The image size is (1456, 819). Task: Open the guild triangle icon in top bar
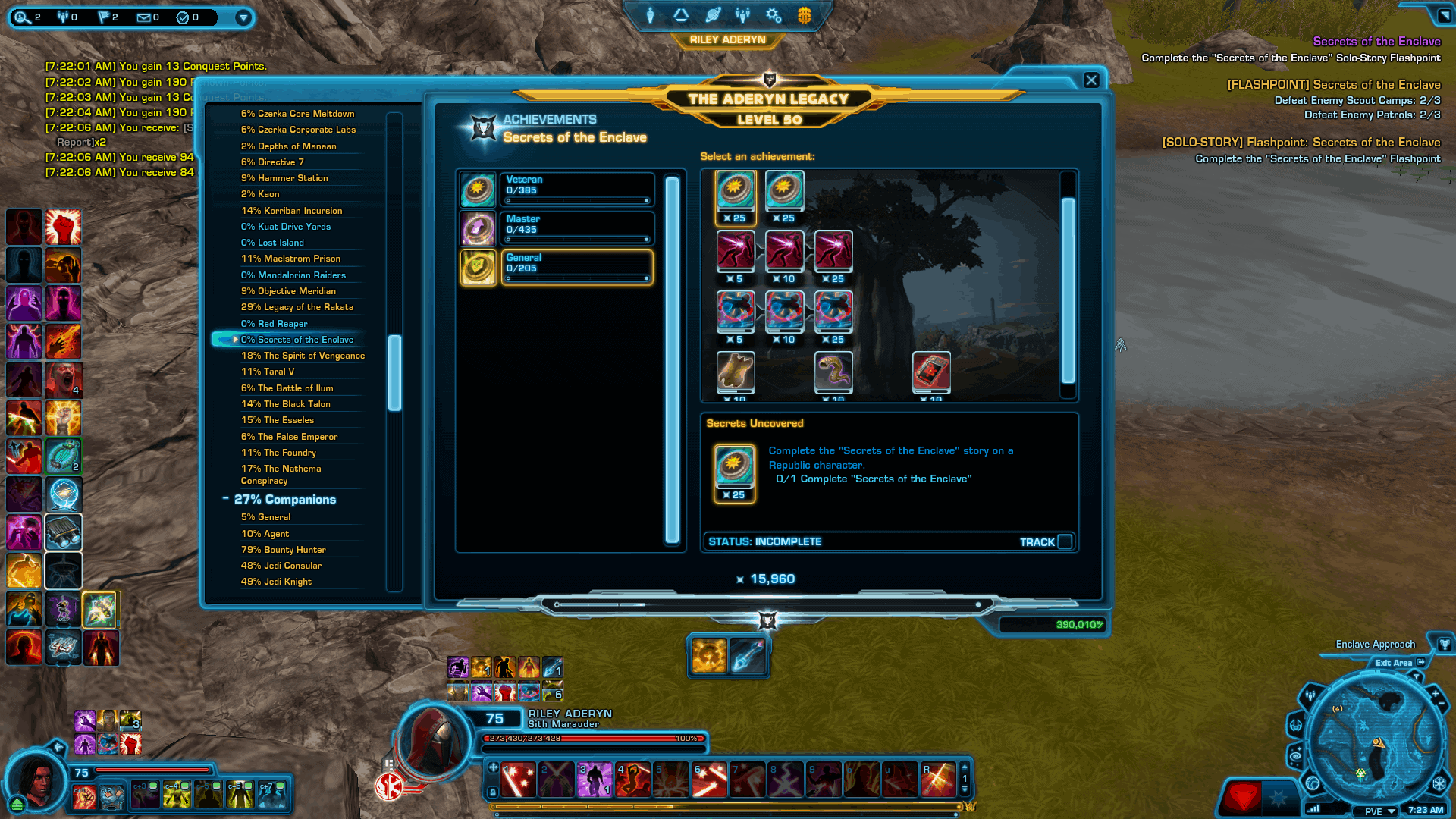click(x=679, y=14)
